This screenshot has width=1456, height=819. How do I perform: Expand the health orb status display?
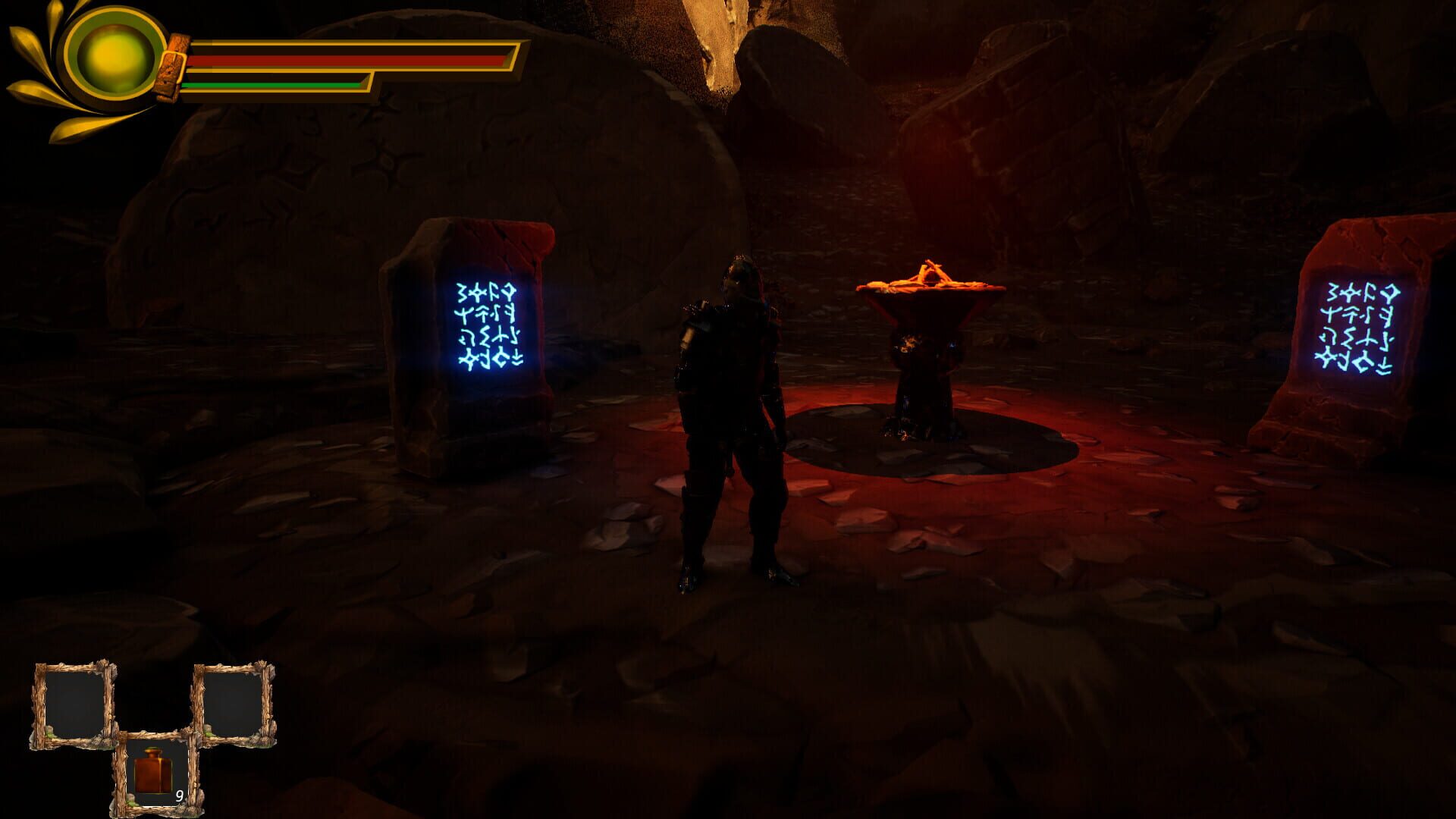114,57
